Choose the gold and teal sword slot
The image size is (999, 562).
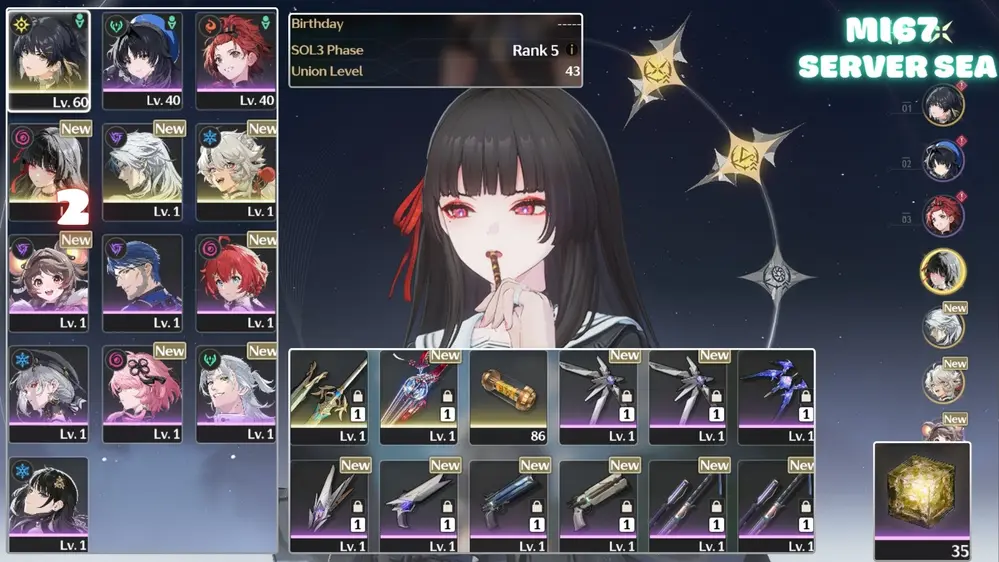[x=328, y=395]
